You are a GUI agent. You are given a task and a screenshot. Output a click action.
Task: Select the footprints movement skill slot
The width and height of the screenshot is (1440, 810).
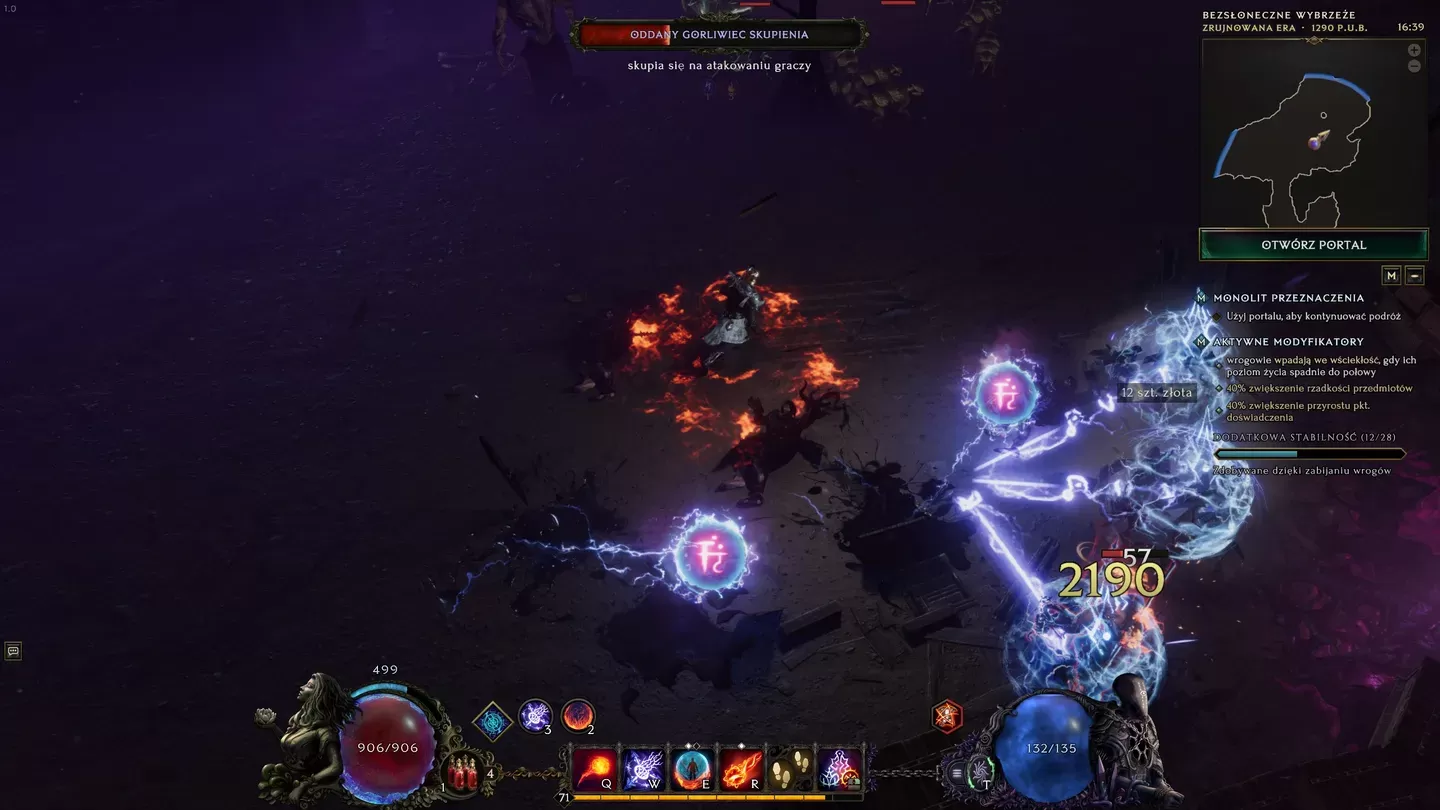click(x=790, y=770)
